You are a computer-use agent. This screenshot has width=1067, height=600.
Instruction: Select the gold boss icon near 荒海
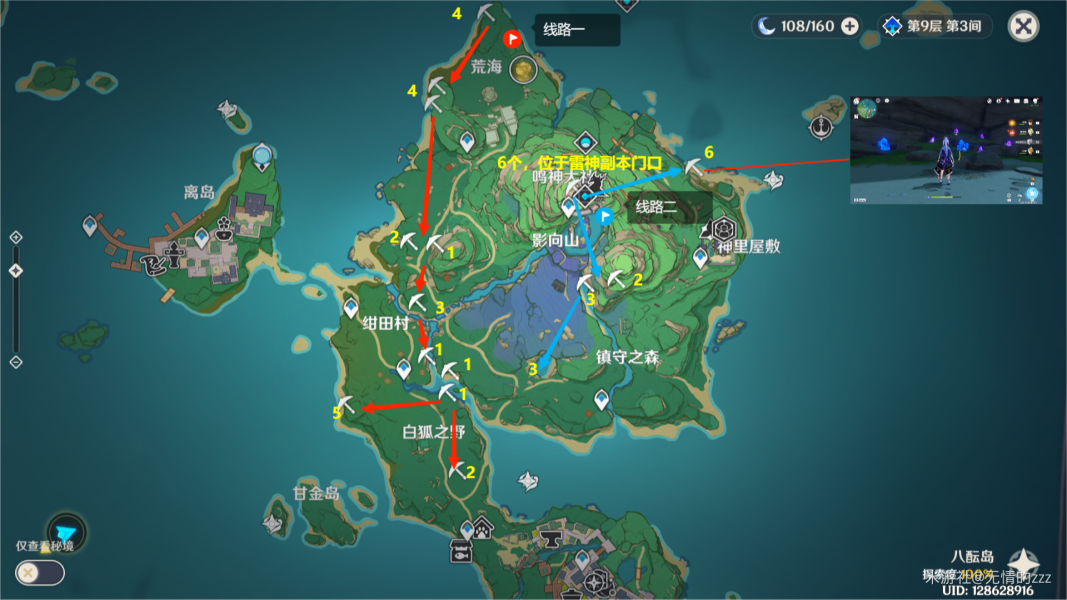click(x=521, y=68)
